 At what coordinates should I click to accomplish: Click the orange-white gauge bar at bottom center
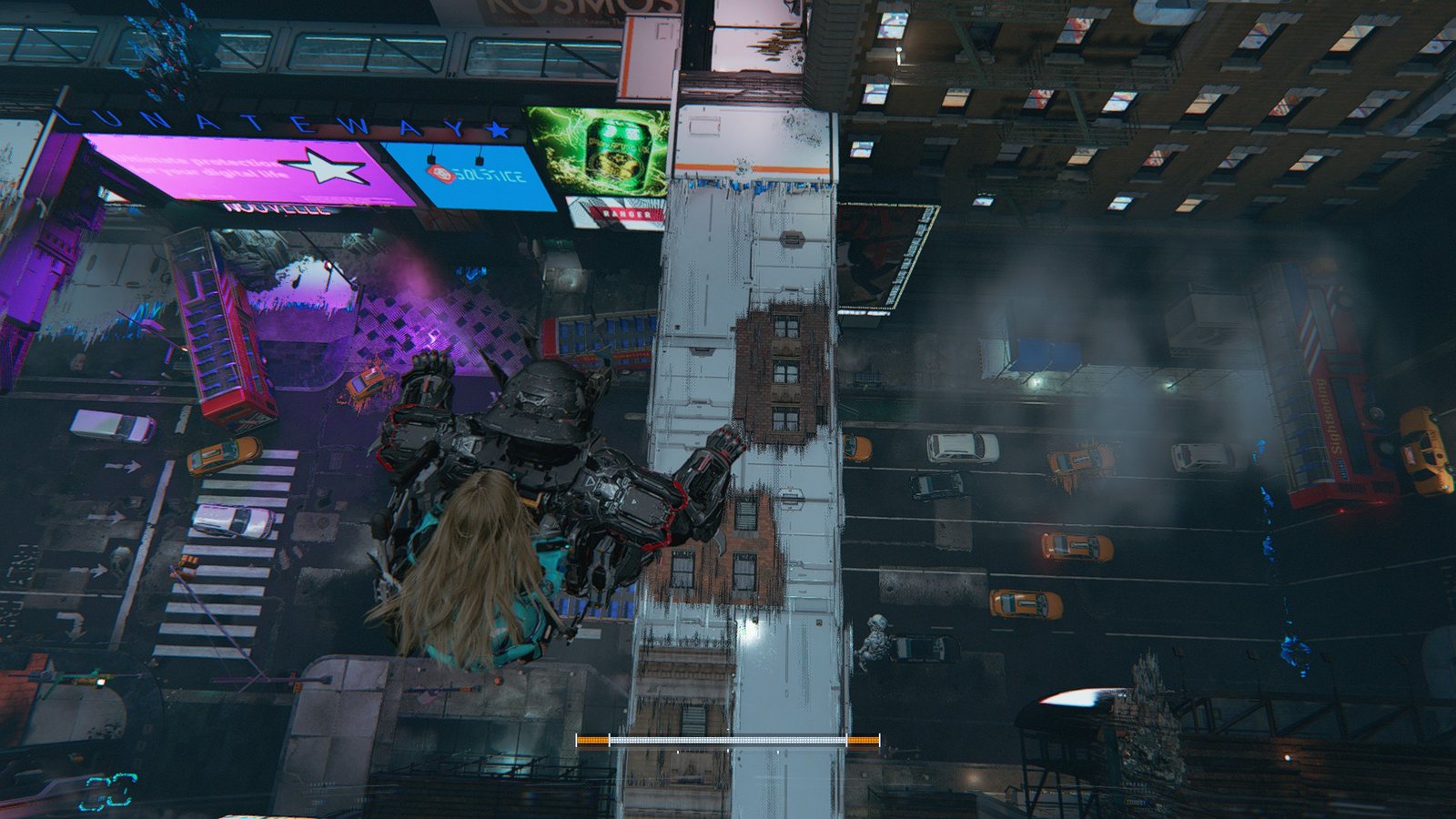click(x=728, y=739)
